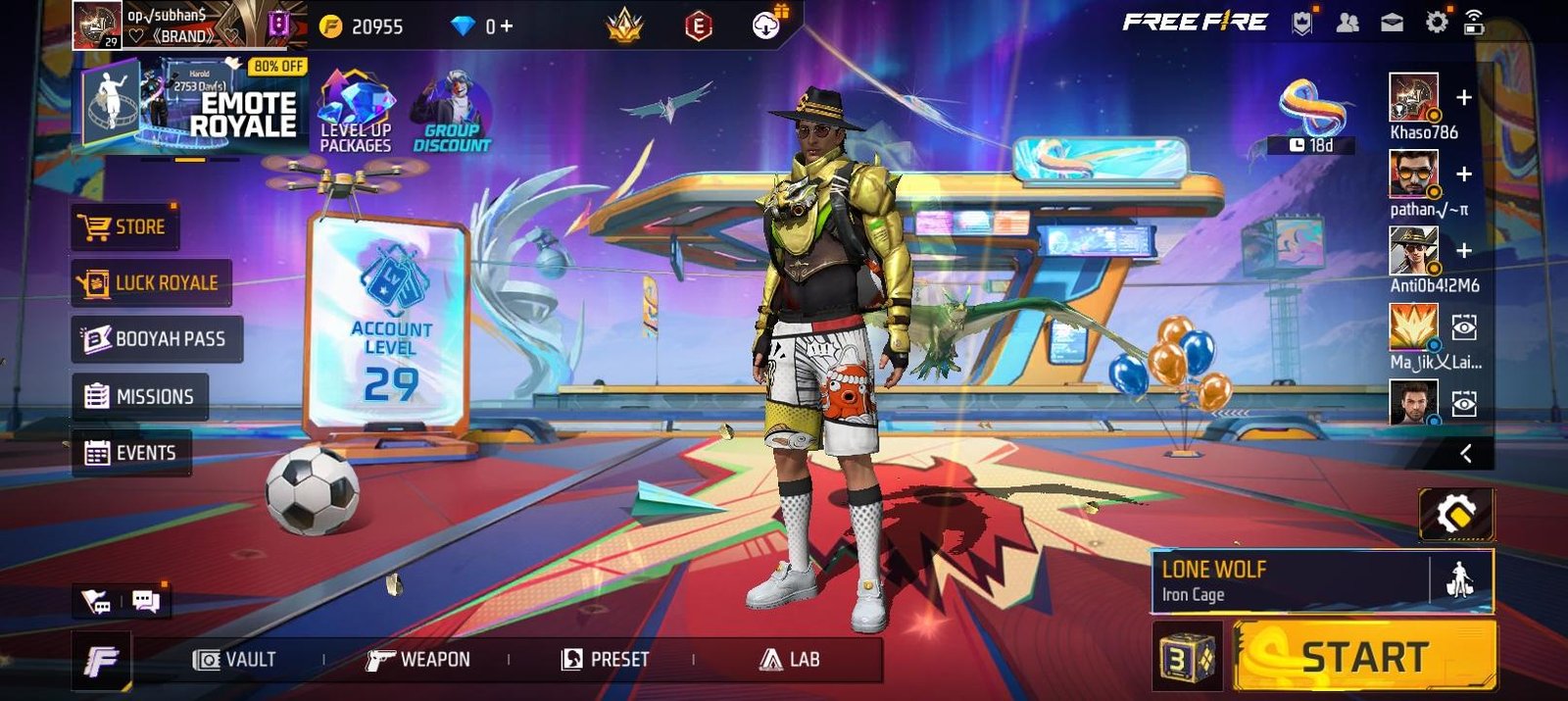Open the Weapon tab
The height and width of the screenshot is (701, 1568).
point(418,660)
